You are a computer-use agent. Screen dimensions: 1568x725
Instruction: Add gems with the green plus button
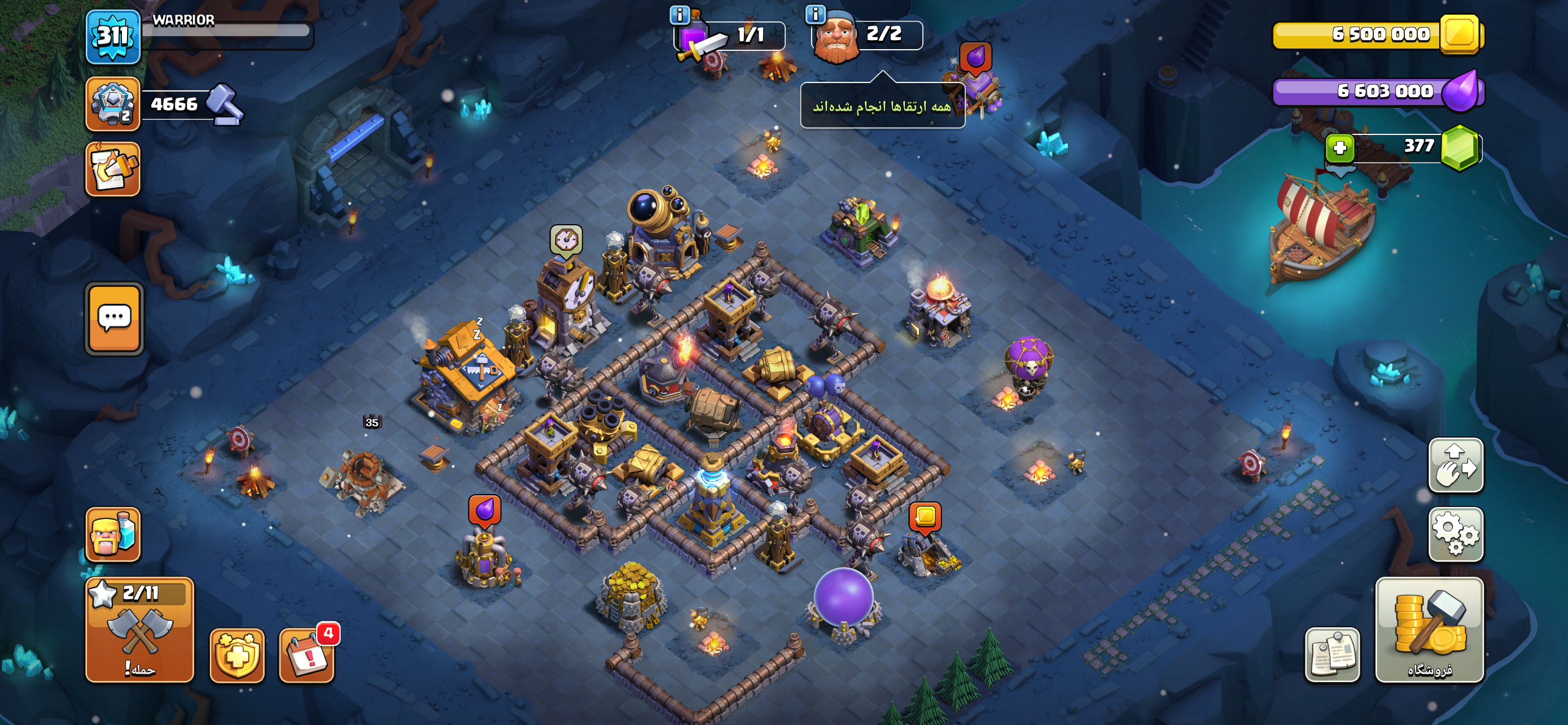(1339, 148)
